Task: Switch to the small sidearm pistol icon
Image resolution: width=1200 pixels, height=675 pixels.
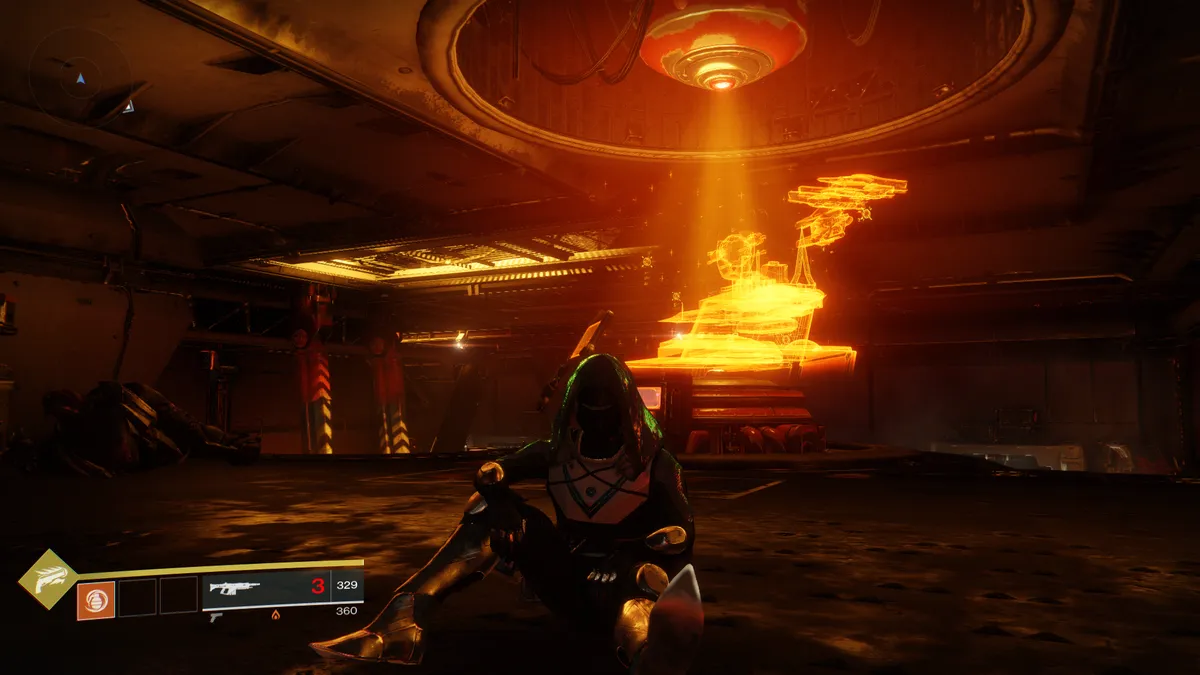Action: (x=216, y=618)
